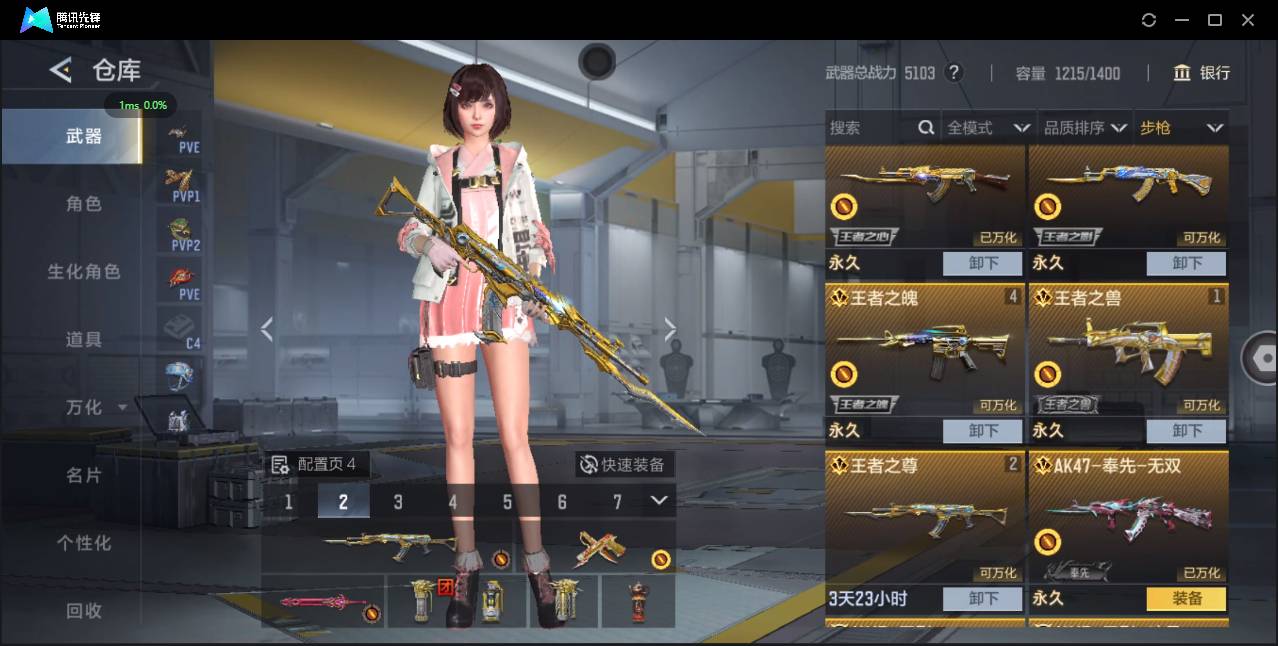Viewport: 1278px width, 646px height.
Task: Close the Tencent emulator window
Action: (1248, 20)
